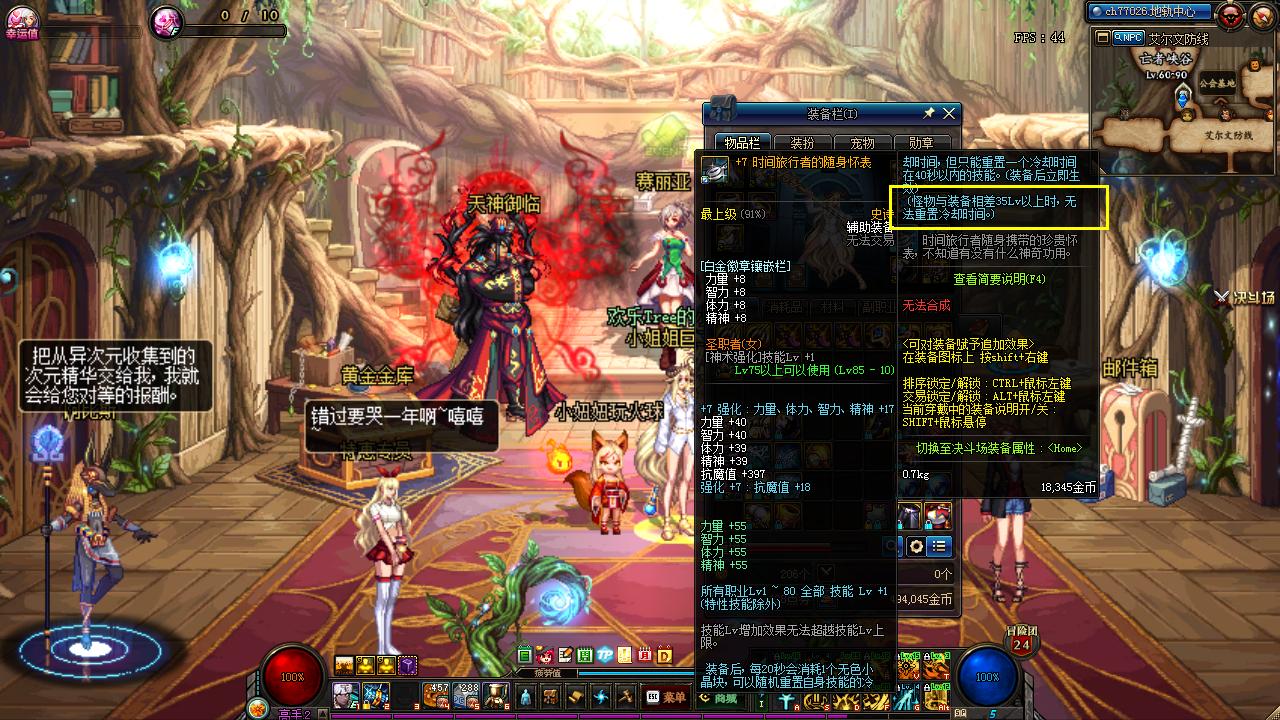The height and width of the screenshot is (720, 1280).
Task: Toggle the blue list view button
Action: 938,546
